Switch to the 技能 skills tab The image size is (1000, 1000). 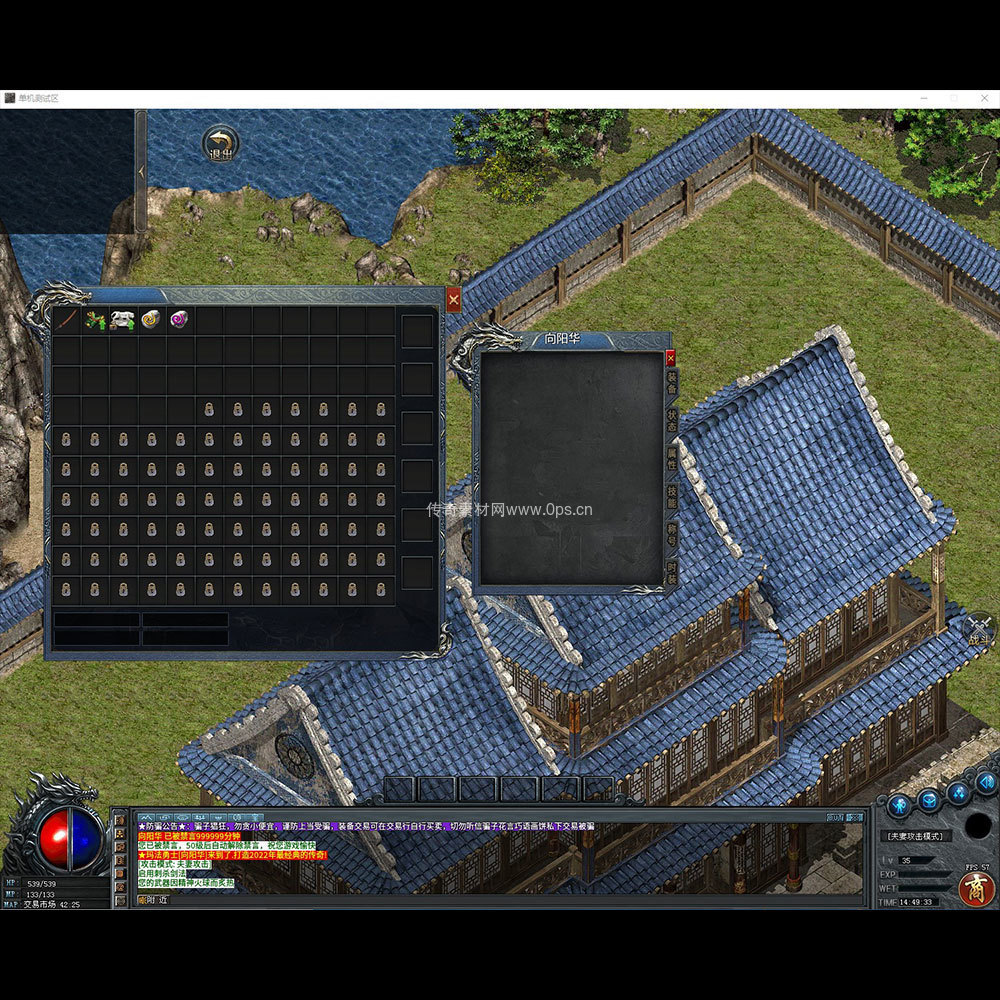click(671, 498)
